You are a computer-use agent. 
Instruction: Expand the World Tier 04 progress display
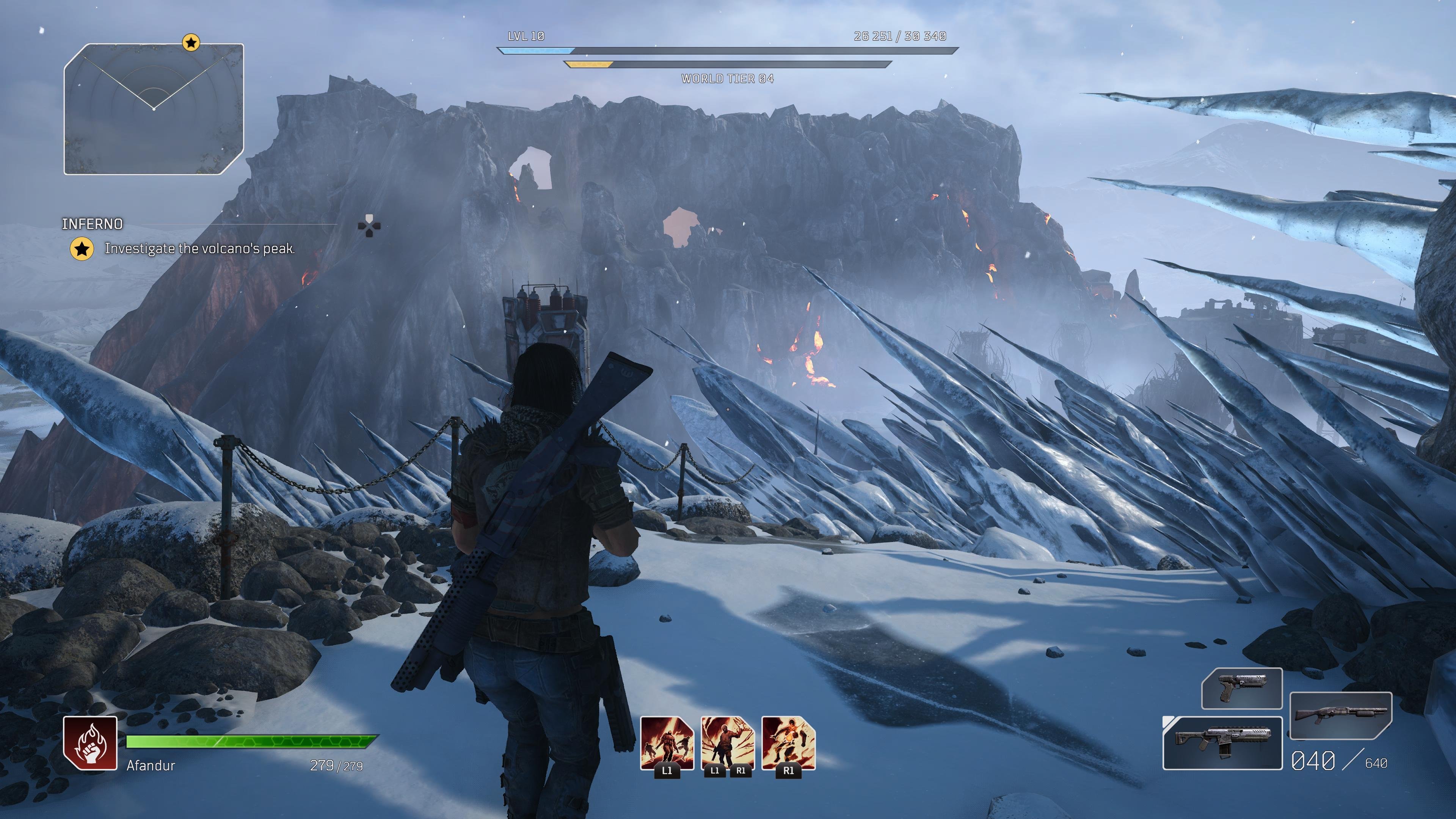pos(728,79)
